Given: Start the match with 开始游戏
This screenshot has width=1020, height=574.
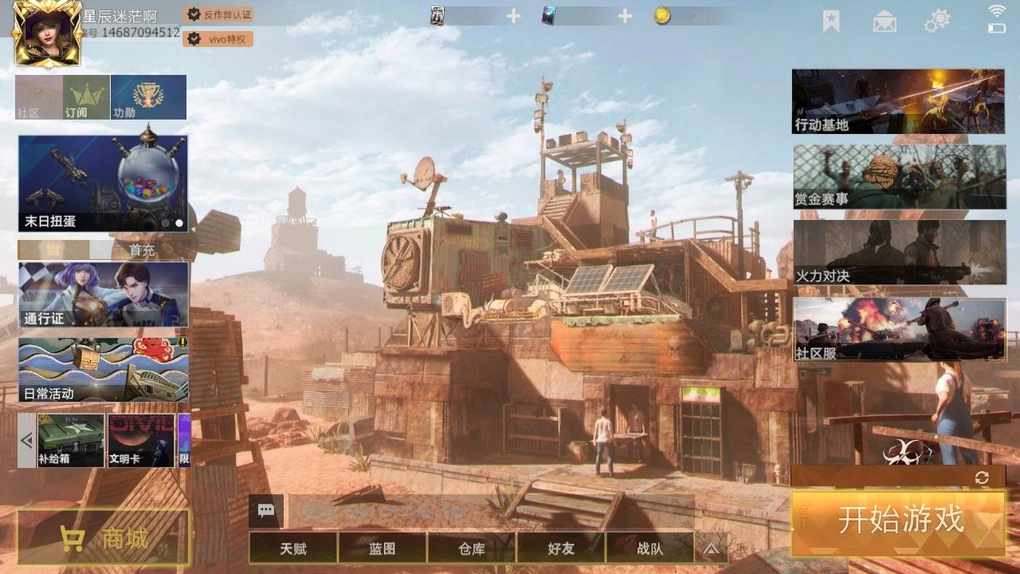Looking at the screenshot, I should click(x=898, y=522).
